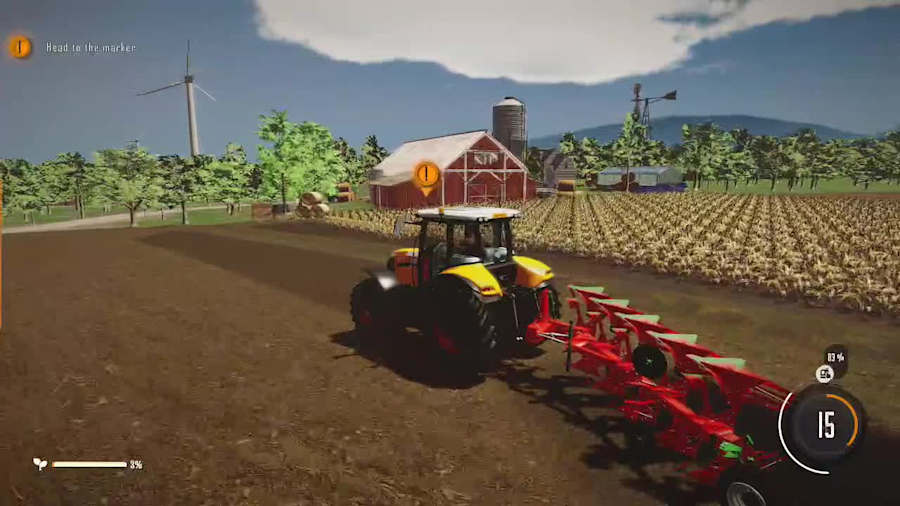
Task: Click the fuel pump icon above the speedometer
Action: pos(824,374)
